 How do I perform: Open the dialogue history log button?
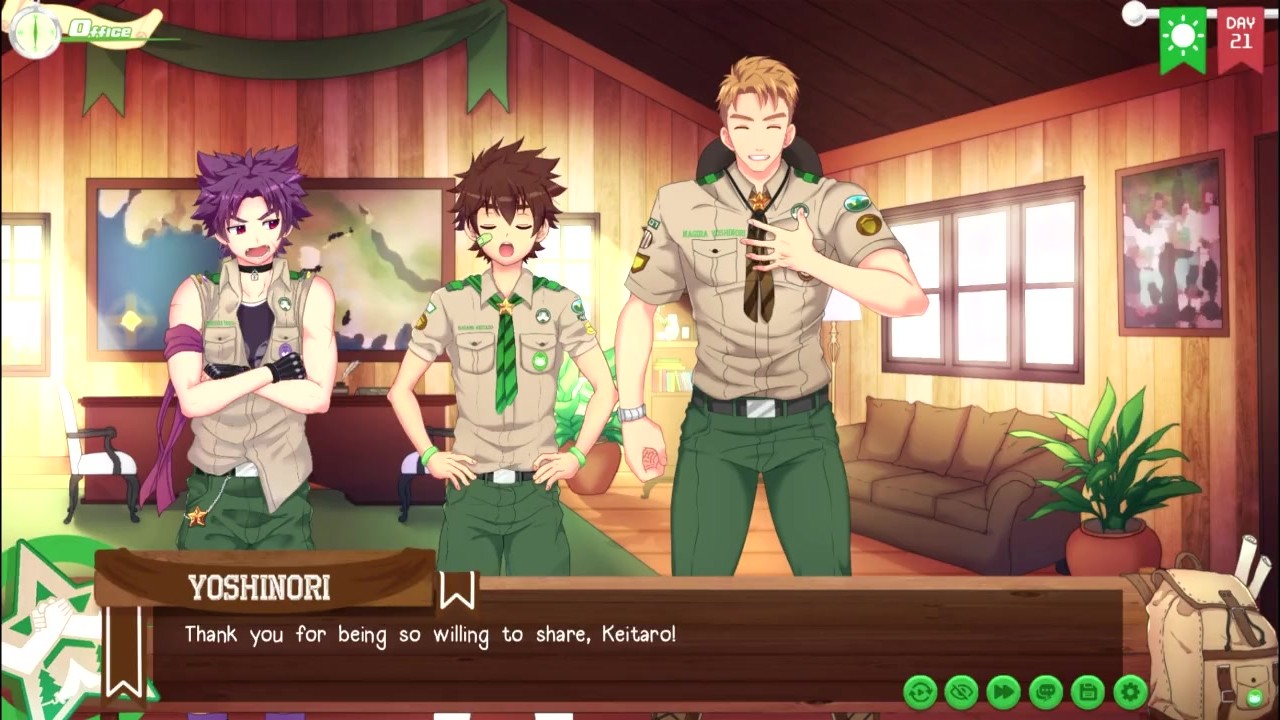pyautogui.click(x=1046, y=691)
